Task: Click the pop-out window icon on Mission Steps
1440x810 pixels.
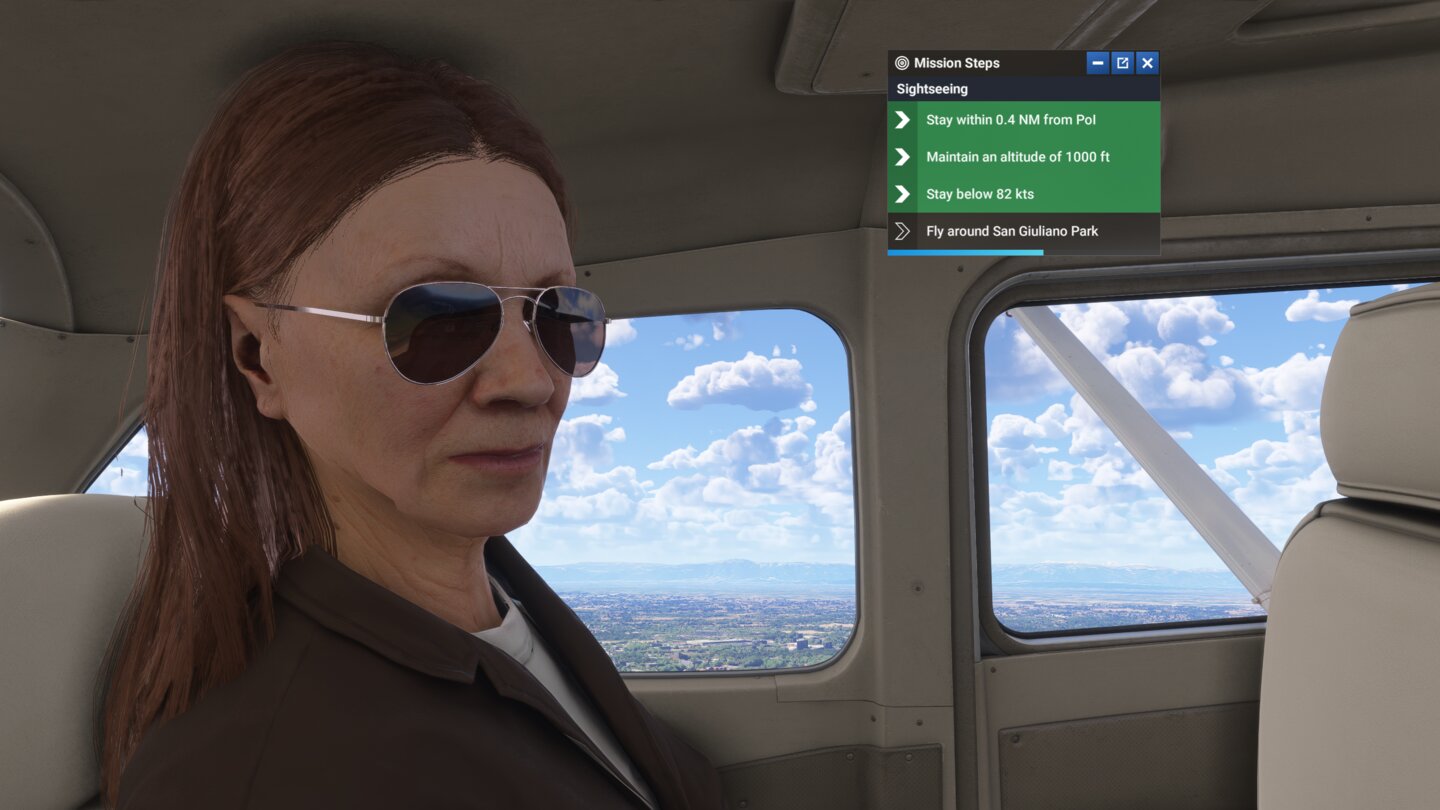Action: pos(1122,62)
